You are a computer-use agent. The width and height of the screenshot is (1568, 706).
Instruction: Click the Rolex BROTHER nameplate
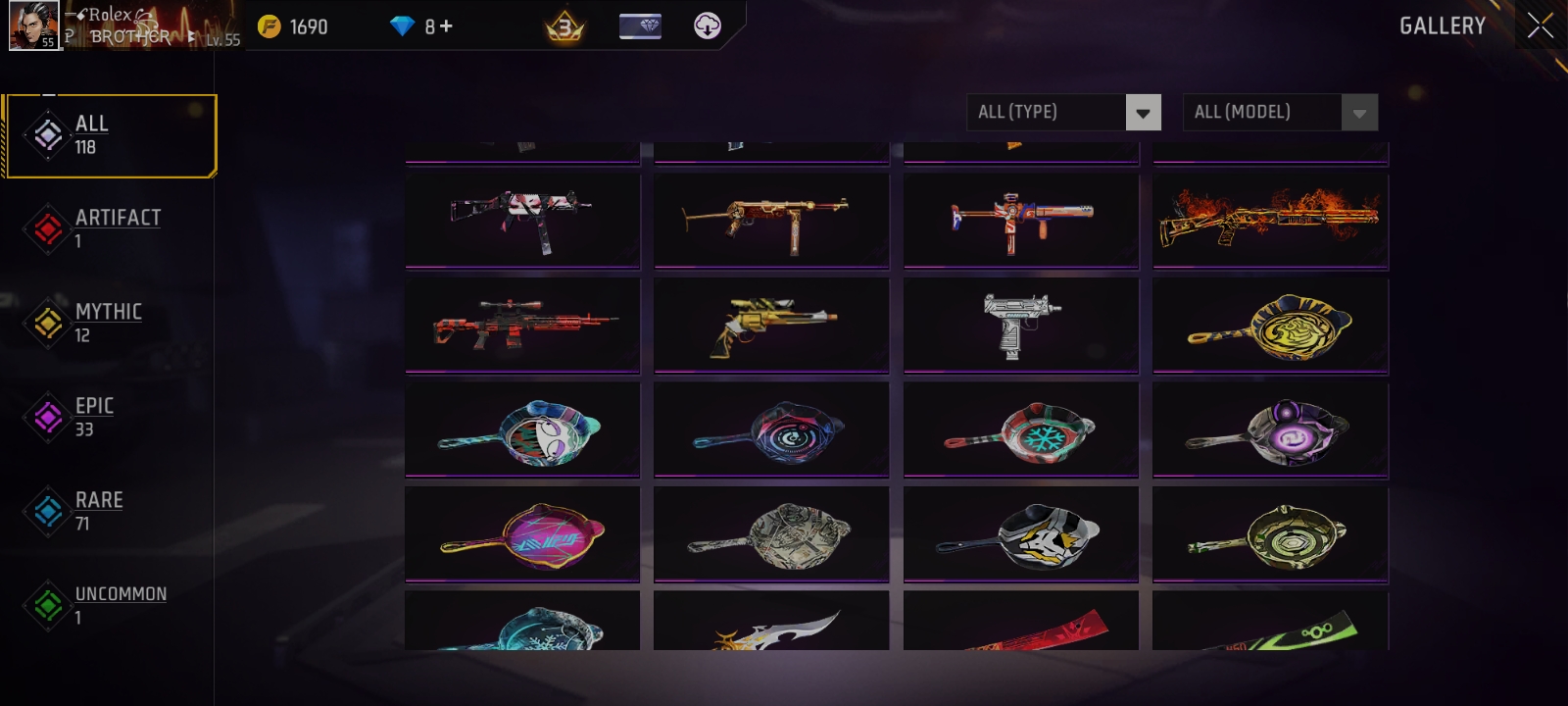[x=127, y=26]
